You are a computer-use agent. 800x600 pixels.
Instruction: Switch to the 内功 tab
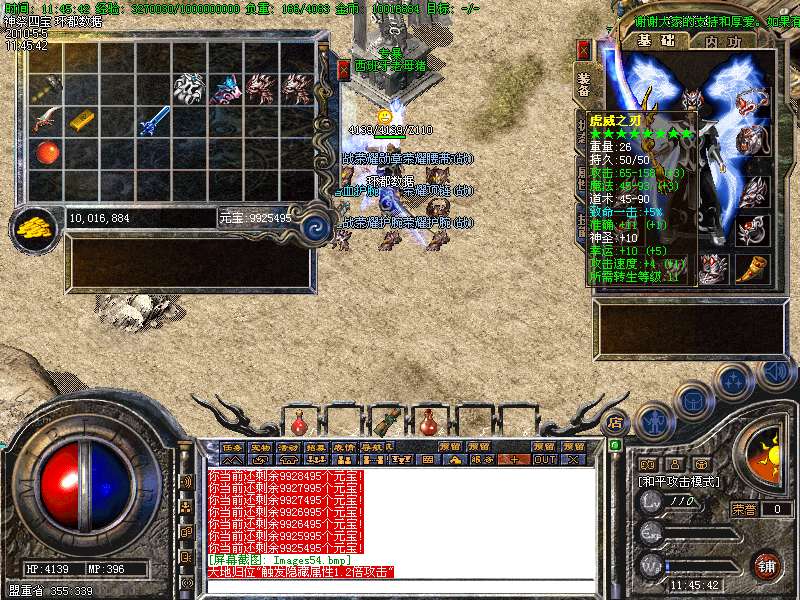(723, 41)
